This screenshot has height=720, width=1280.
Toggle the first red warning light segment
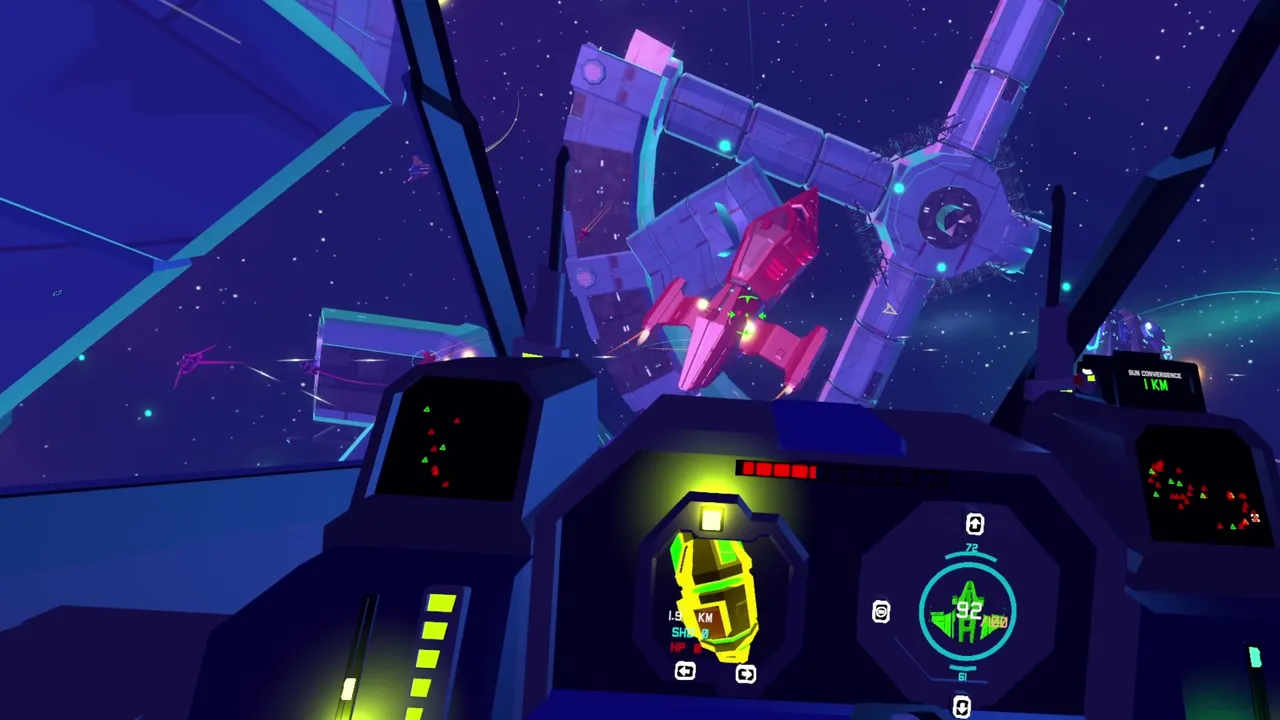click(749, 468)
